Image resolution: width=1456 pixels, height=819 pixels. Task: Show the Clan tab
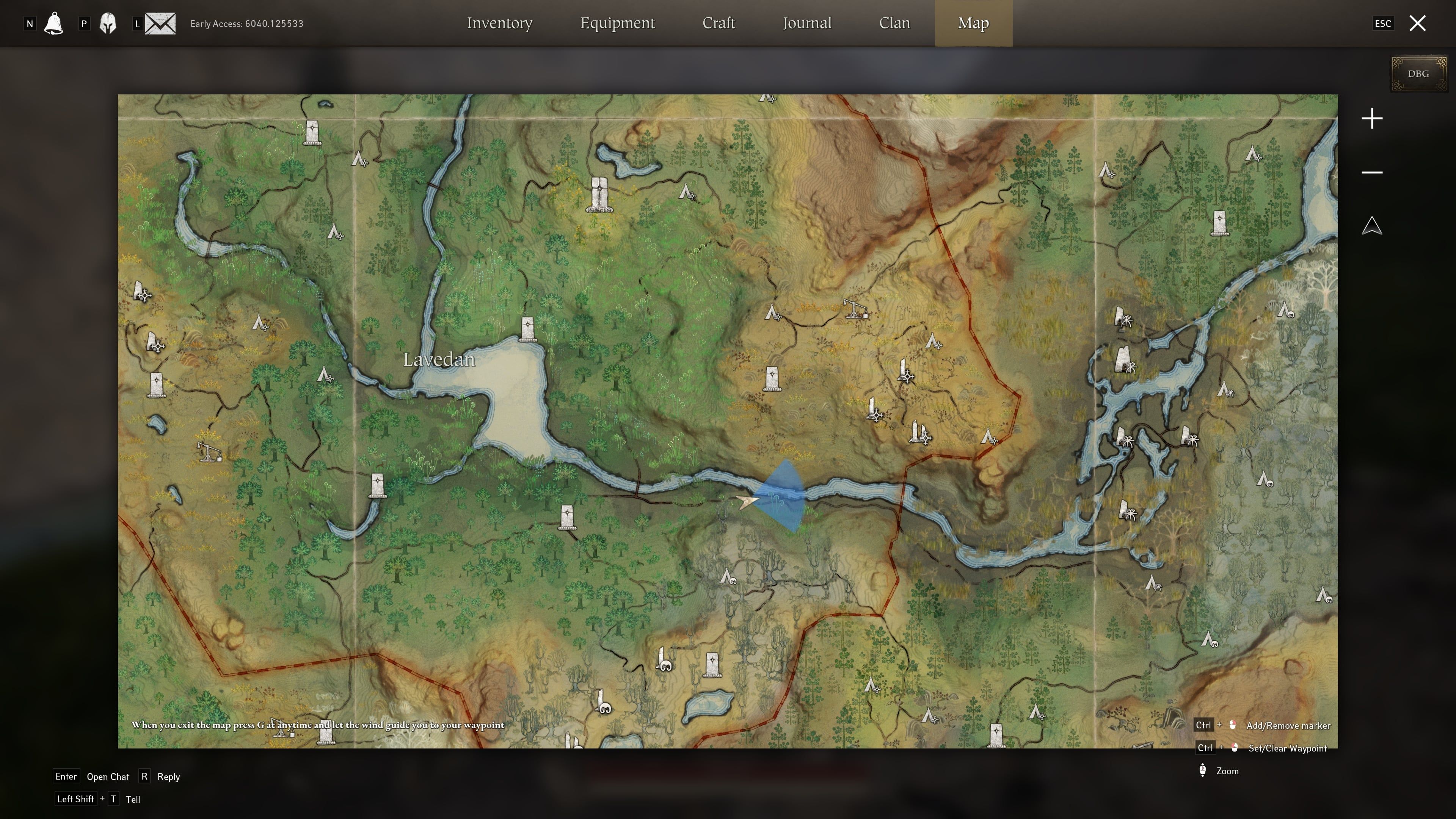[x=894, y=23]
